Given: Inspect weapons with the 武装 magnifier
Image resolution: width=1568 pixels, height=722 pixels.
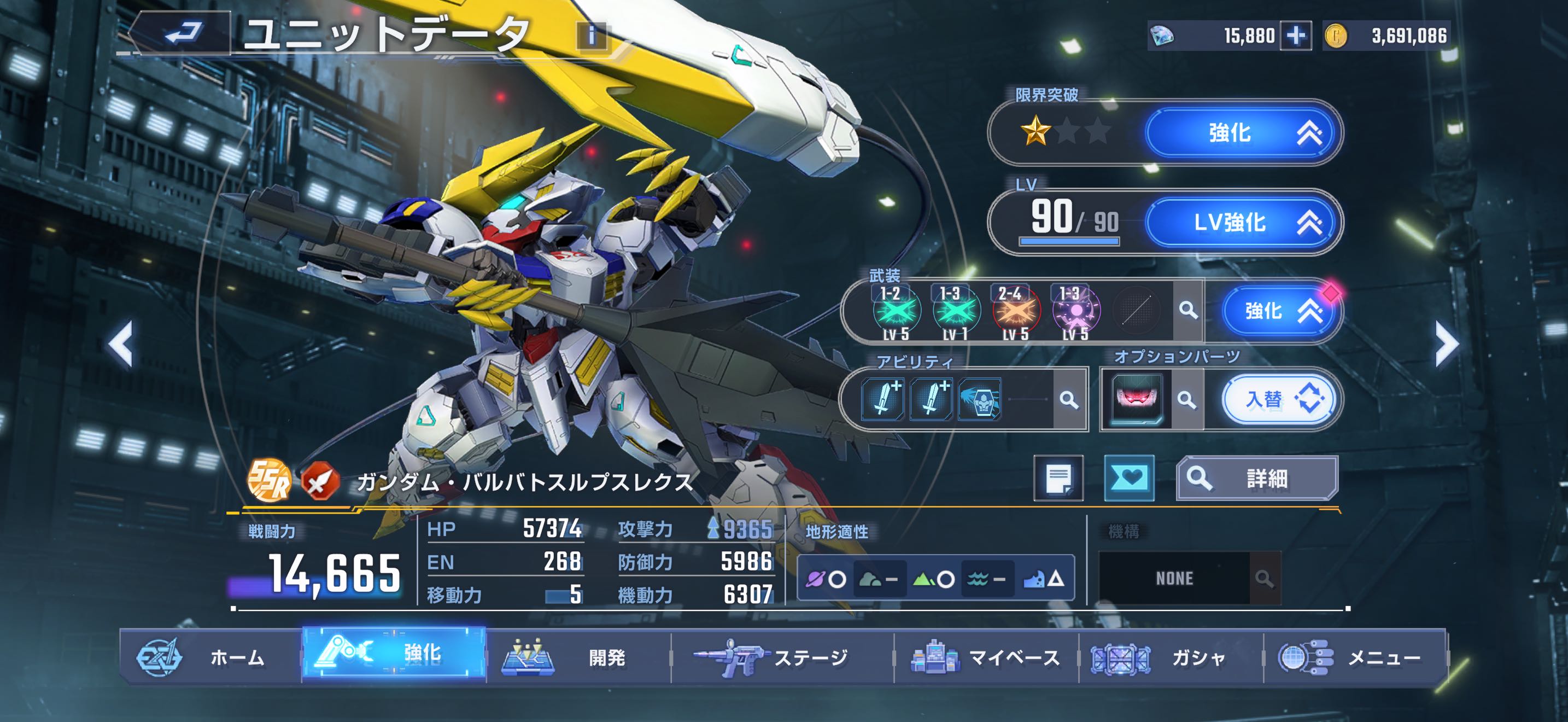Looking at the screenshot, I should (x=1187, y=311).
